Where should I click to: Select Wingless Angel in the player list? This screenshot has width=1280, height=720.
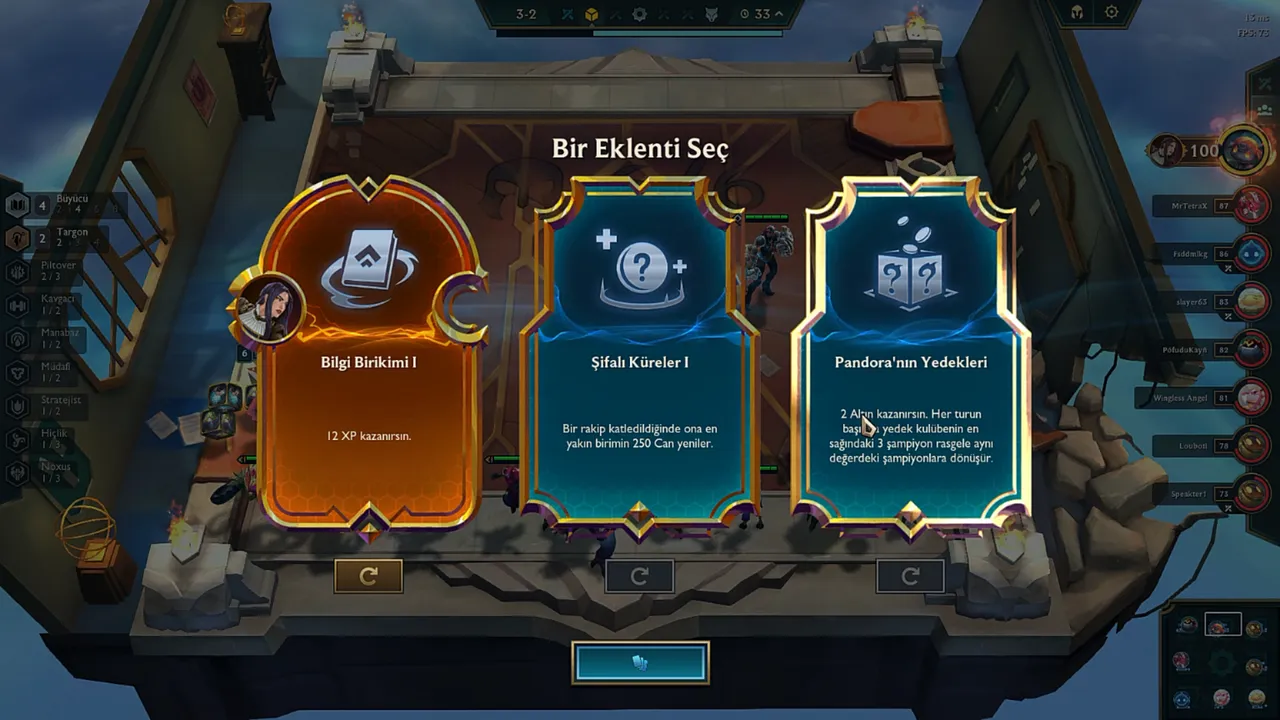pos(1251,397)
